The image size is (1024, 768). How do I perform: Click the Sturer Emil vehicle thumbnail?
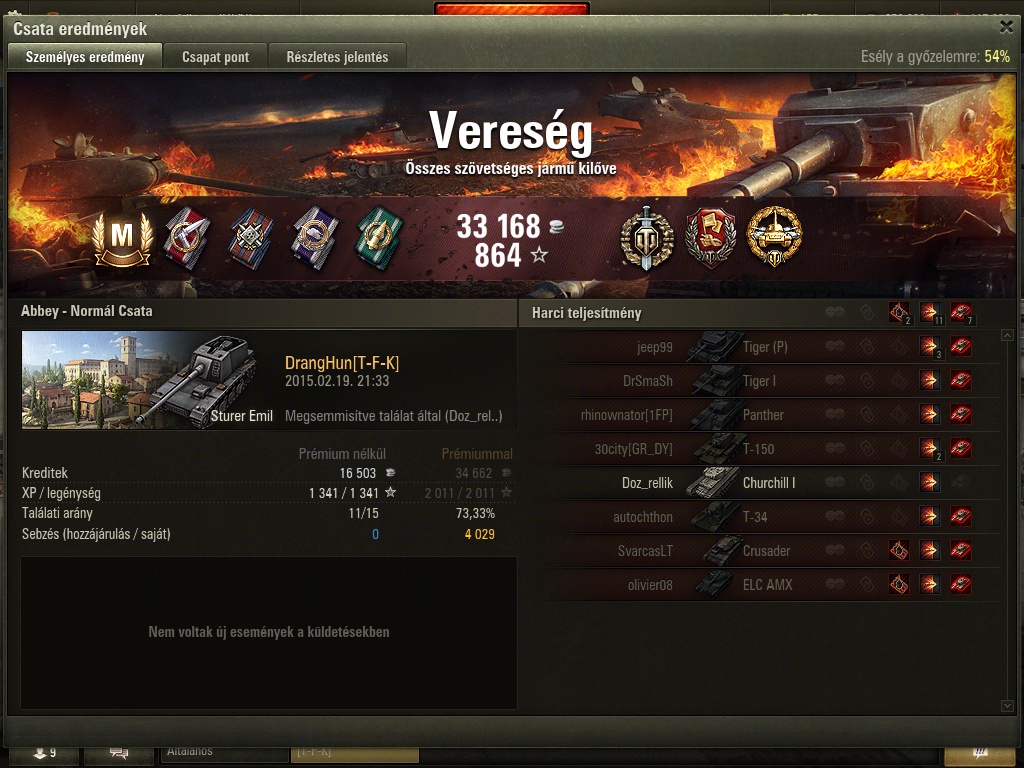tap(148, 380)
